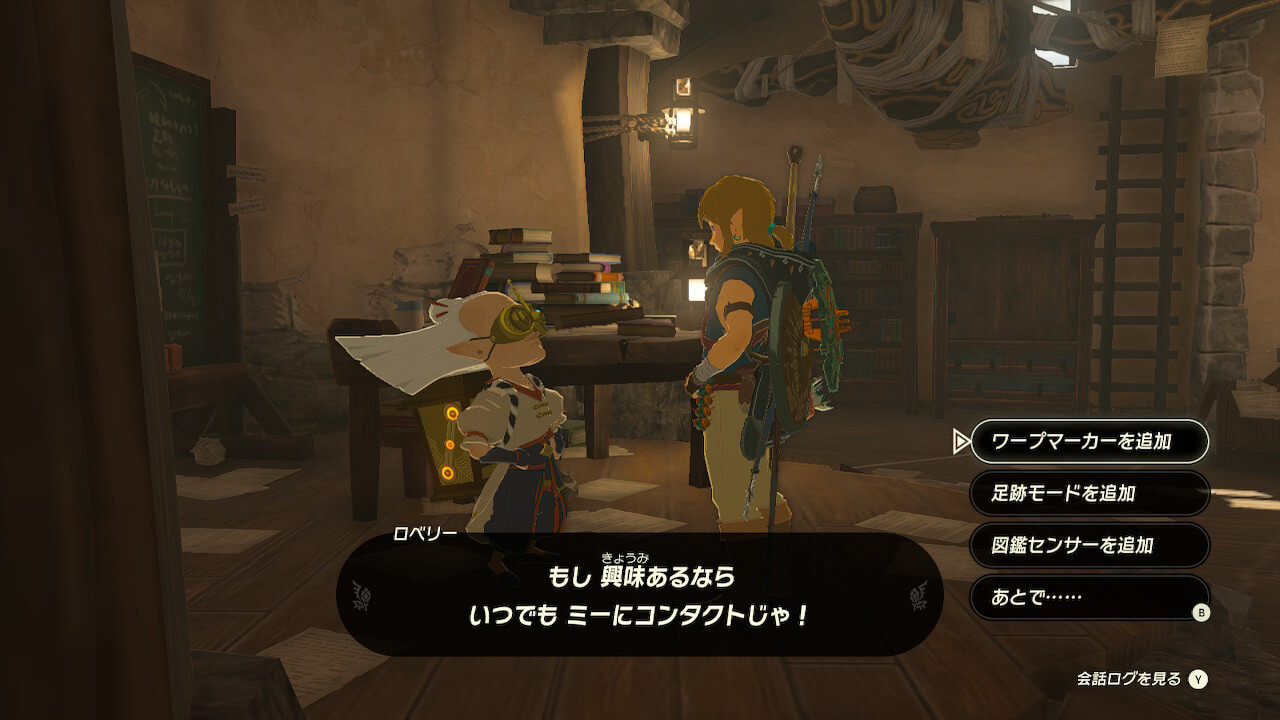Choose the ワープマーカーを追加 dialogue option
1280x720 pixels.
(x=1089, y=441)
